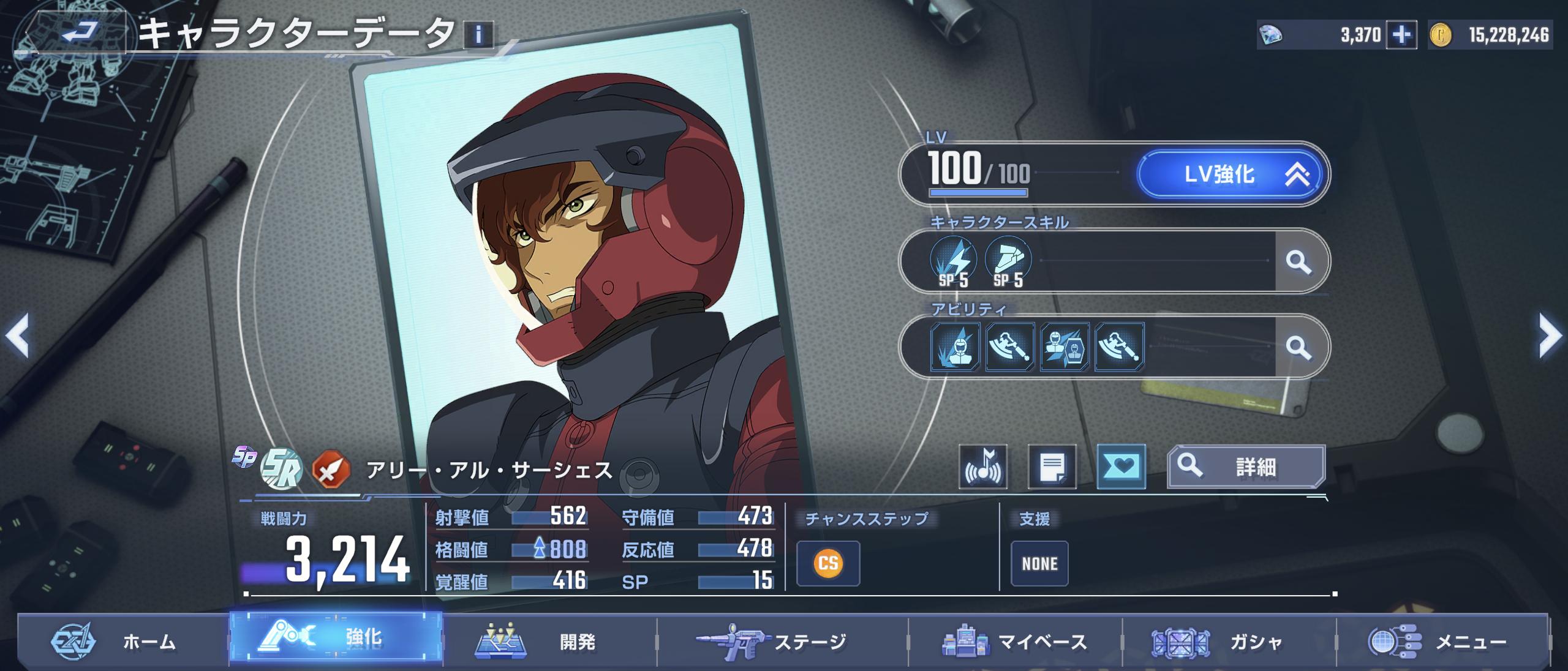Open the 詳細 details button
The image size is (1568, 671).
point(1246,467)
